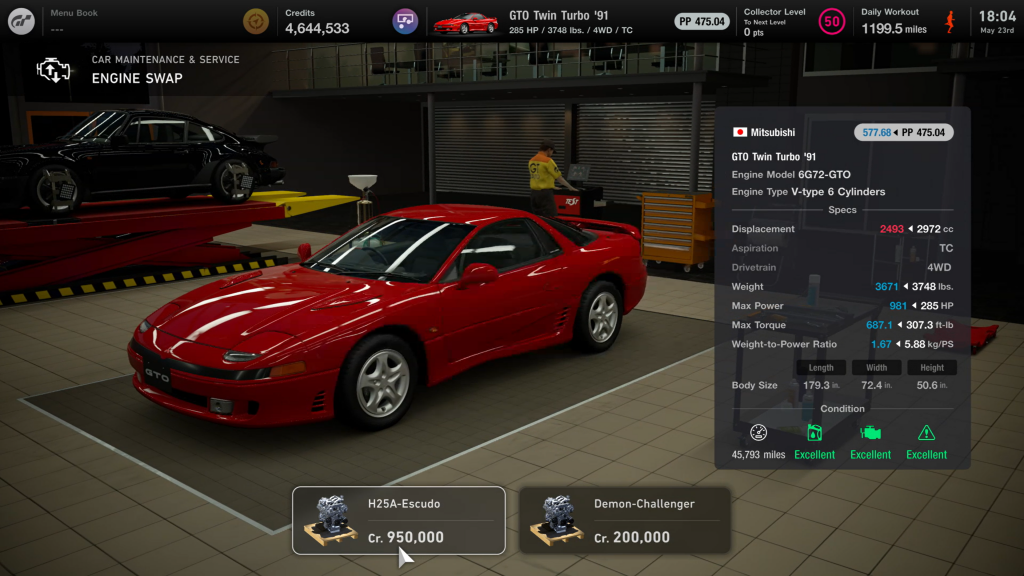Open the garage car icon beside credits
1024x576 pixels.
(405, 21)
